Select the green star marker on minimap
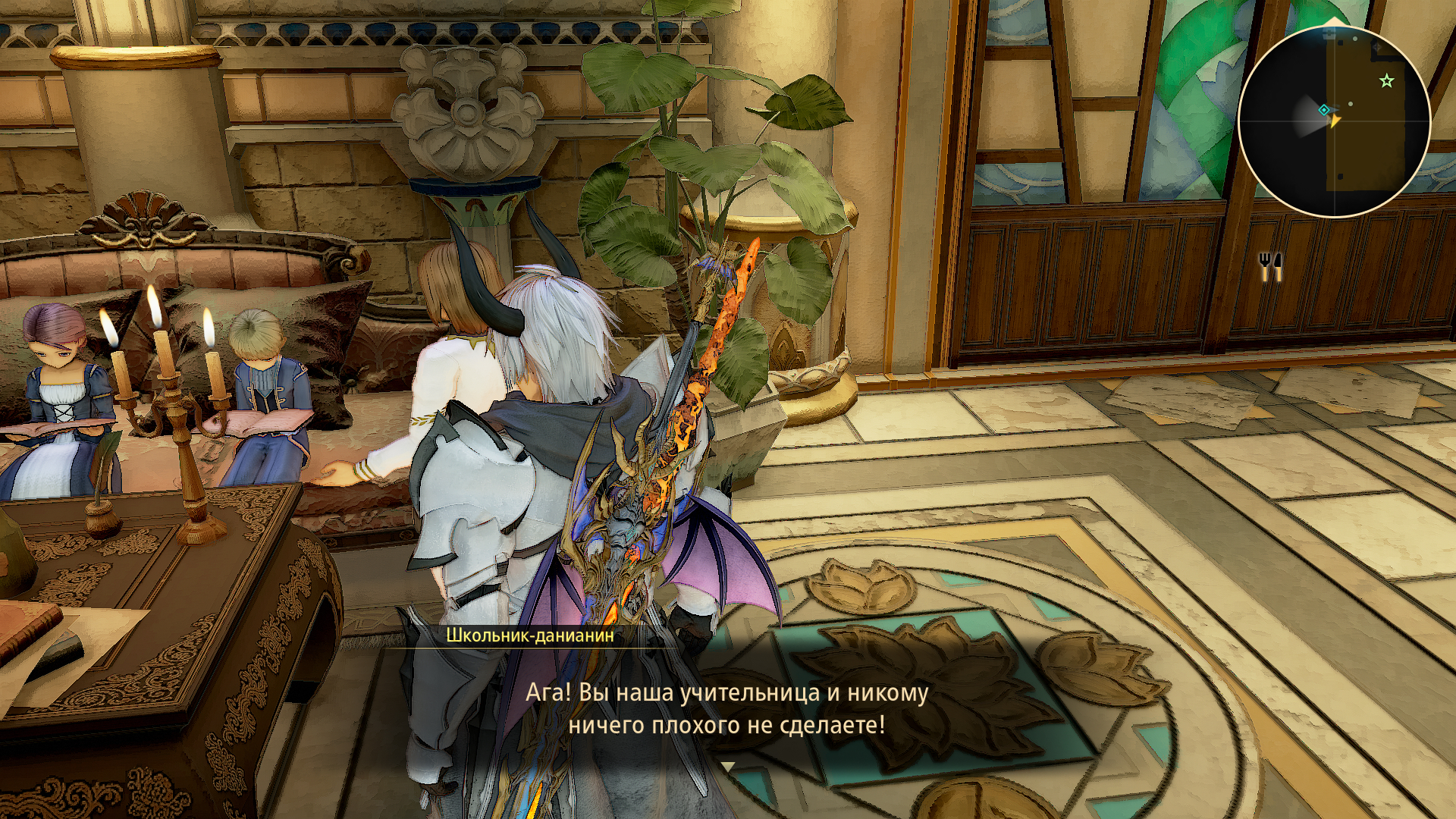 click(1387, 80)
